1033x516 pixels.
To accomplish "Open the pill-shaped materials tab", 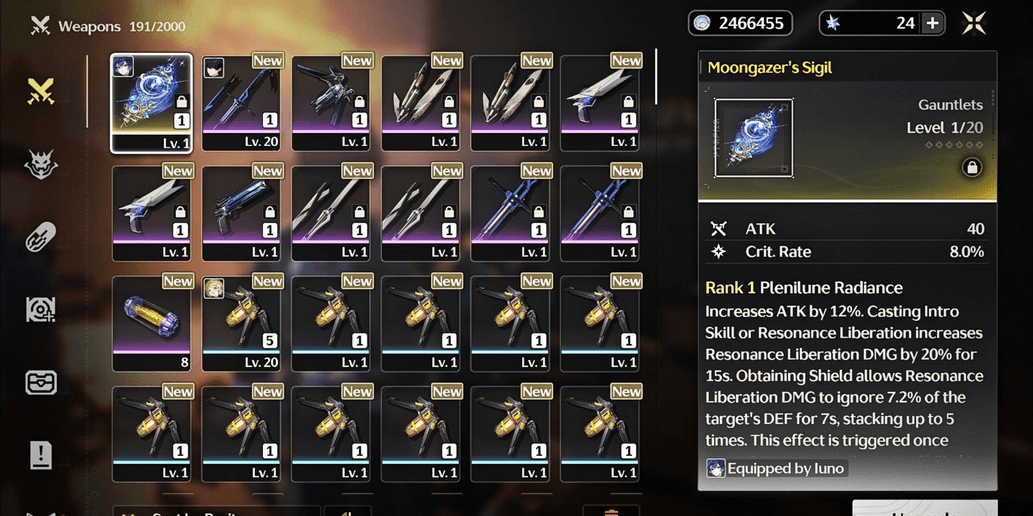I will click(x=41, y=237).
